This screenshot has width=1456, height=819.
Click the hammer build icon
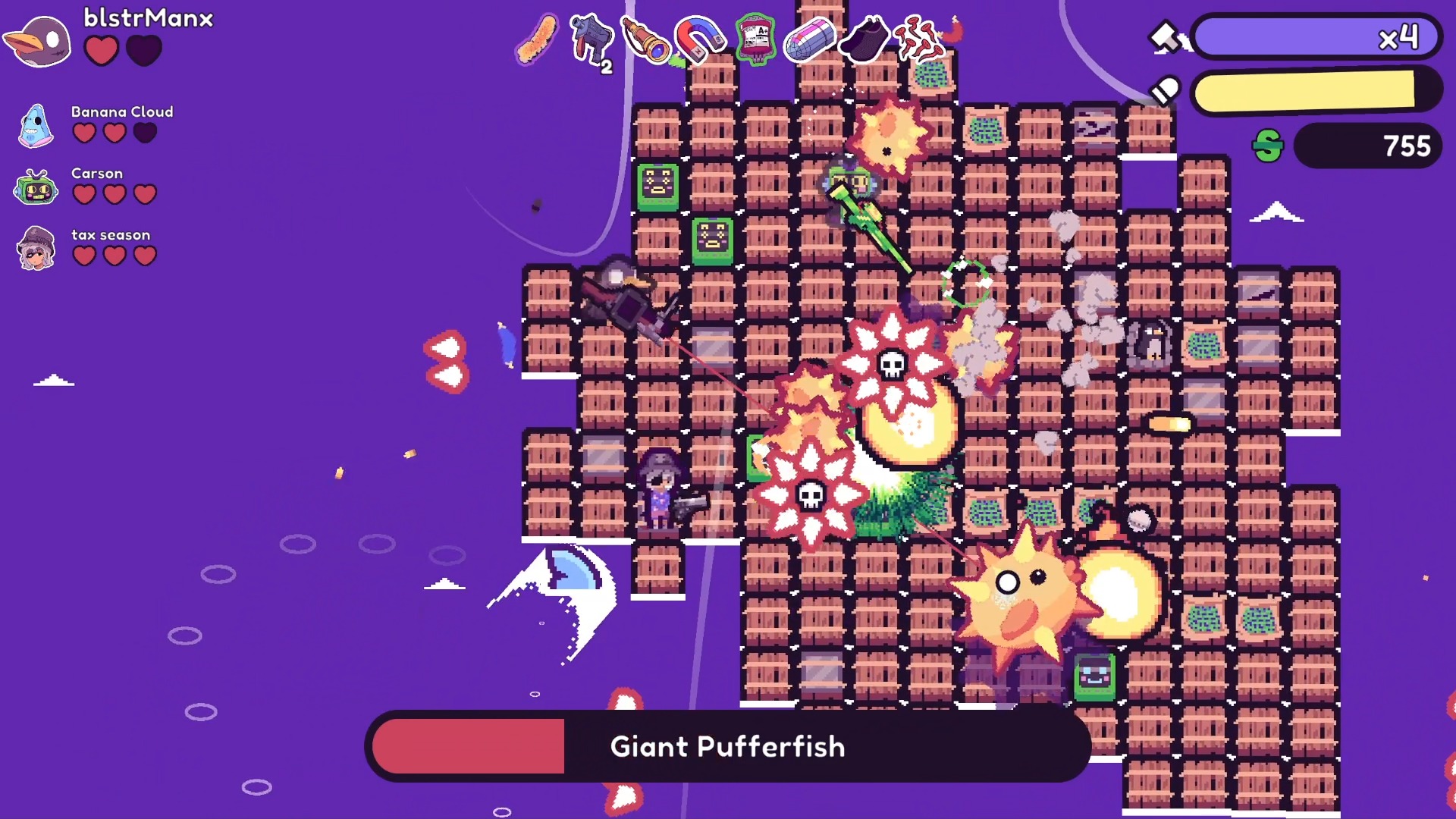(1165, 36)
